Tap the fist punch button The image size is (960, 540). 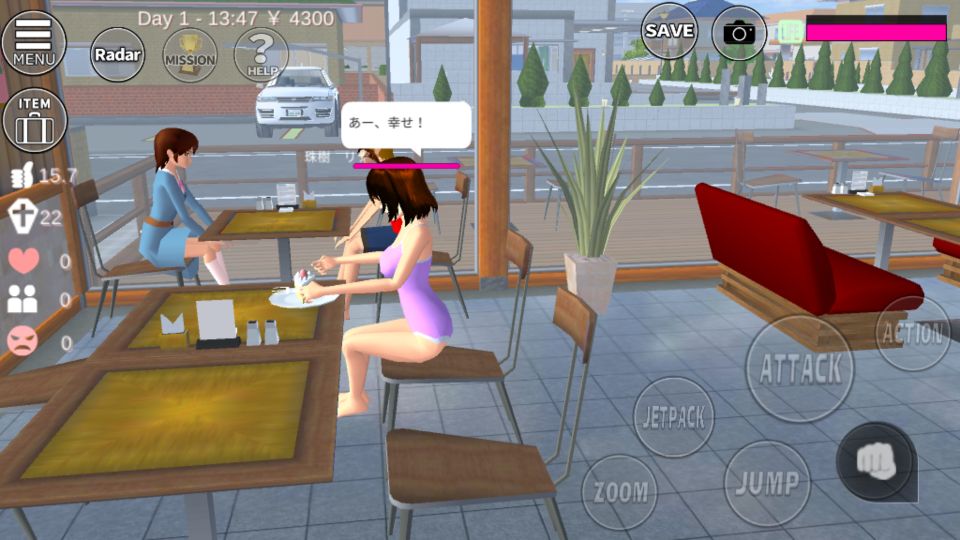pos(875,461)
